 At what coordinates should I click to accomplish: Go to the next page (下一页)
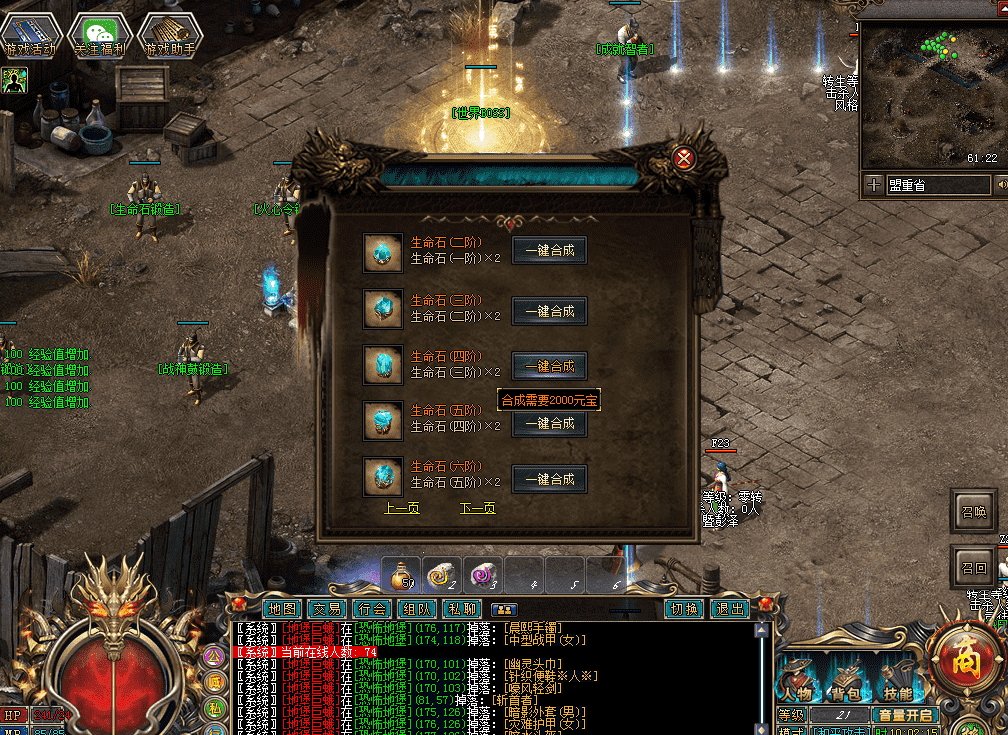(x=477, y=508)
